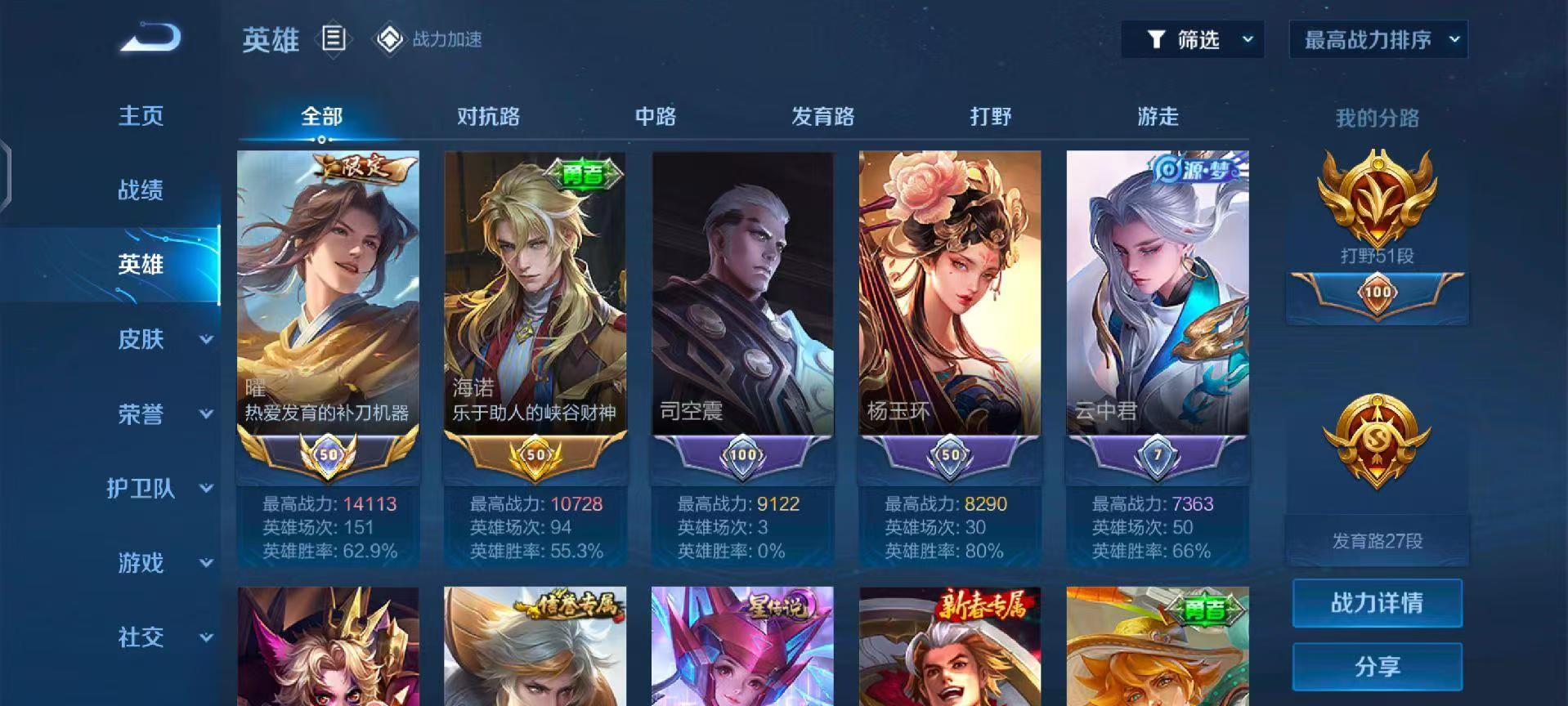This screenshot has height=706, width=1568.
Task: Click the 勇者 badge on 海诺's portrait
Action: coord(582,173)
